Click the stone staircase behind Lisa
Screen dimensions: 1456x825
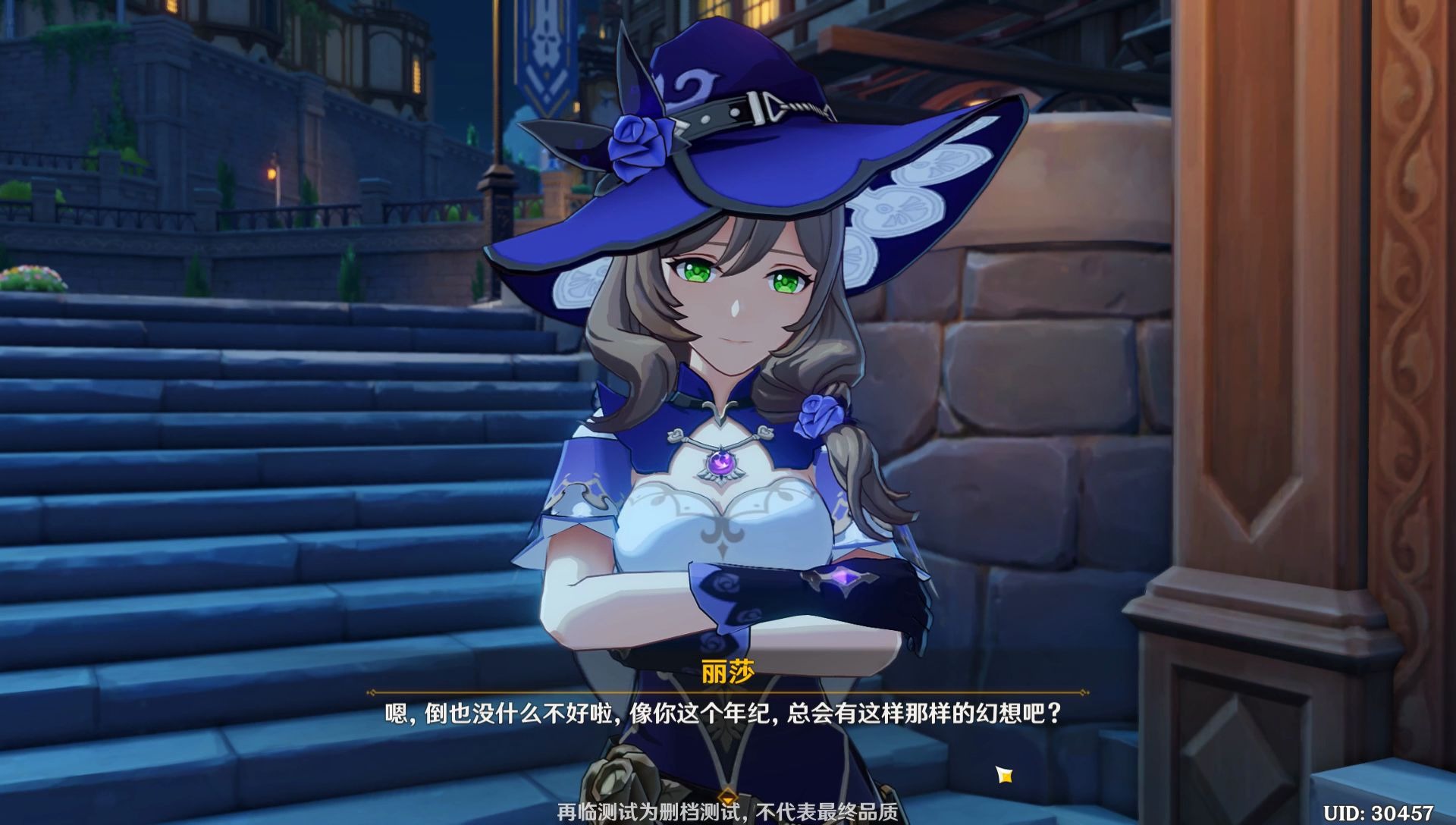[265, 493]
